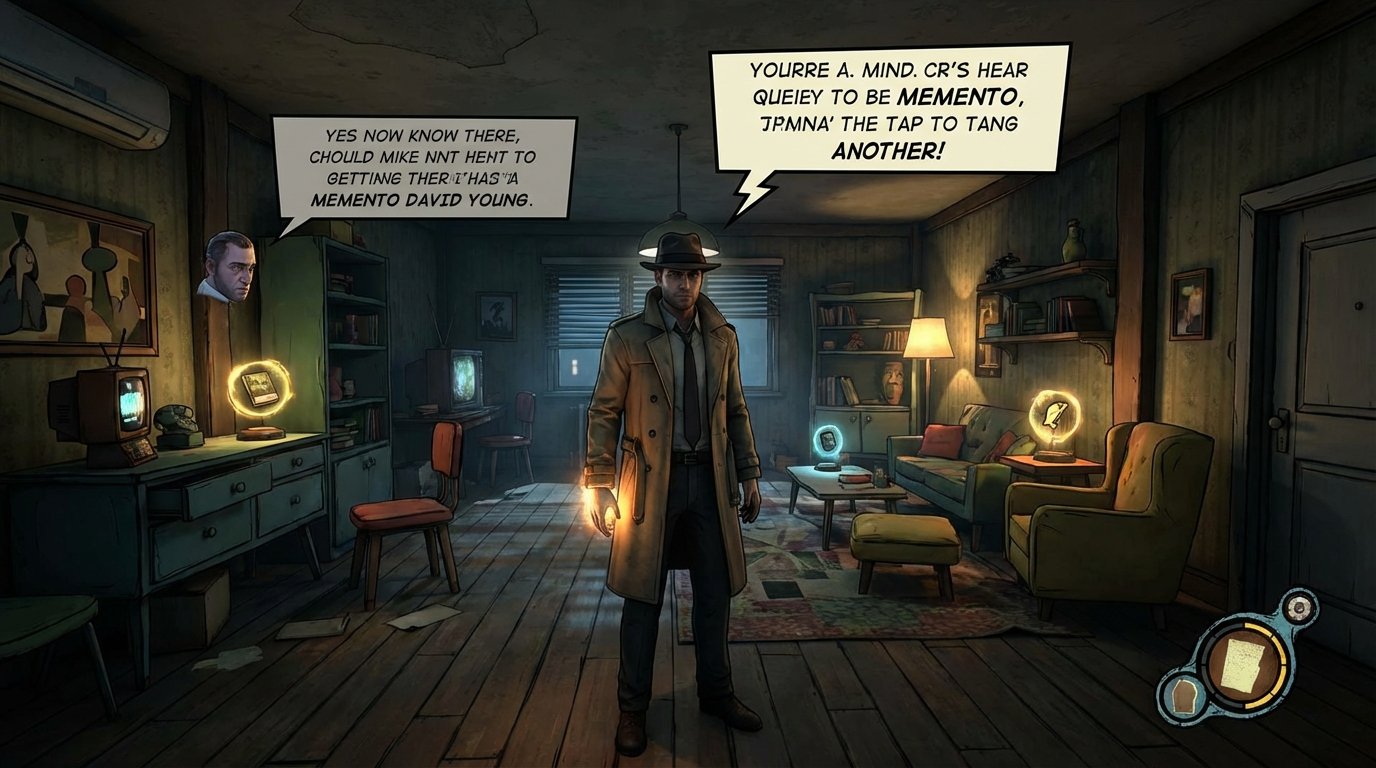Click the teal glowing memento on the coffee table

pyautogui.click(x=826, y=440)
